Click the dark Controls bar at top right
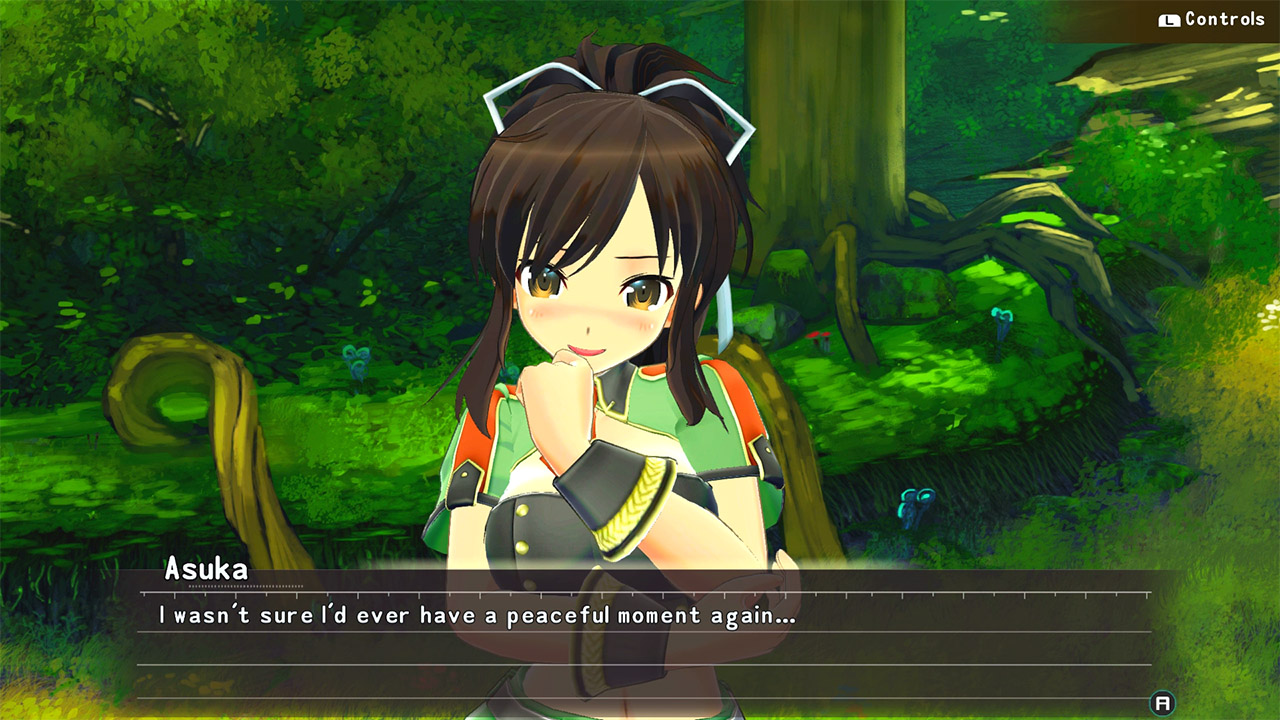This screenshot has height=720, width=1280. (x=1200, y=17)
